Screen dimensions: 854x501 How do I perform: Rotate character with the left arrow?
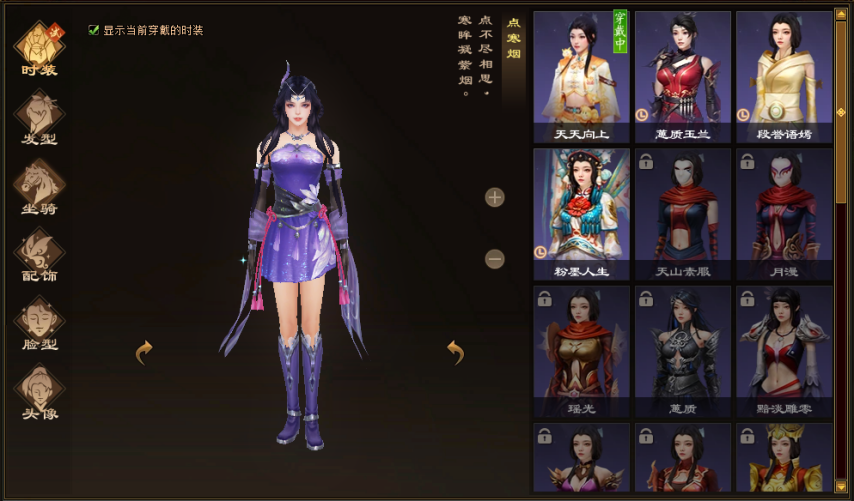144,351
